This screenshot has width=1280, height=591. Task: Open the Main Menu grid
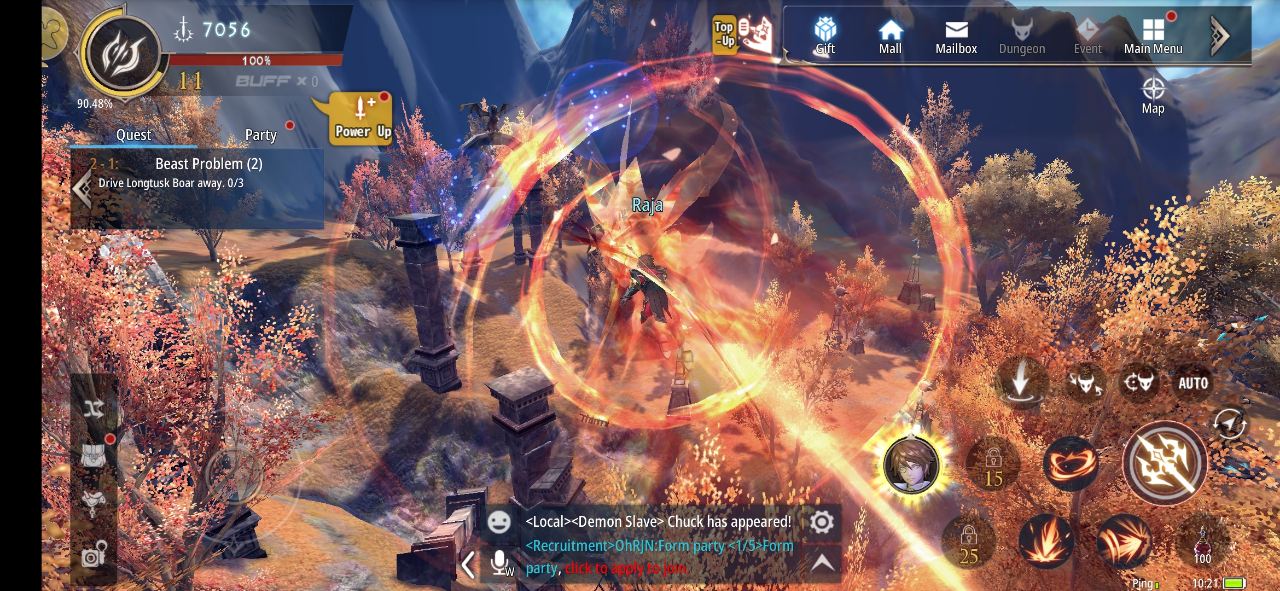point(1153,35)
